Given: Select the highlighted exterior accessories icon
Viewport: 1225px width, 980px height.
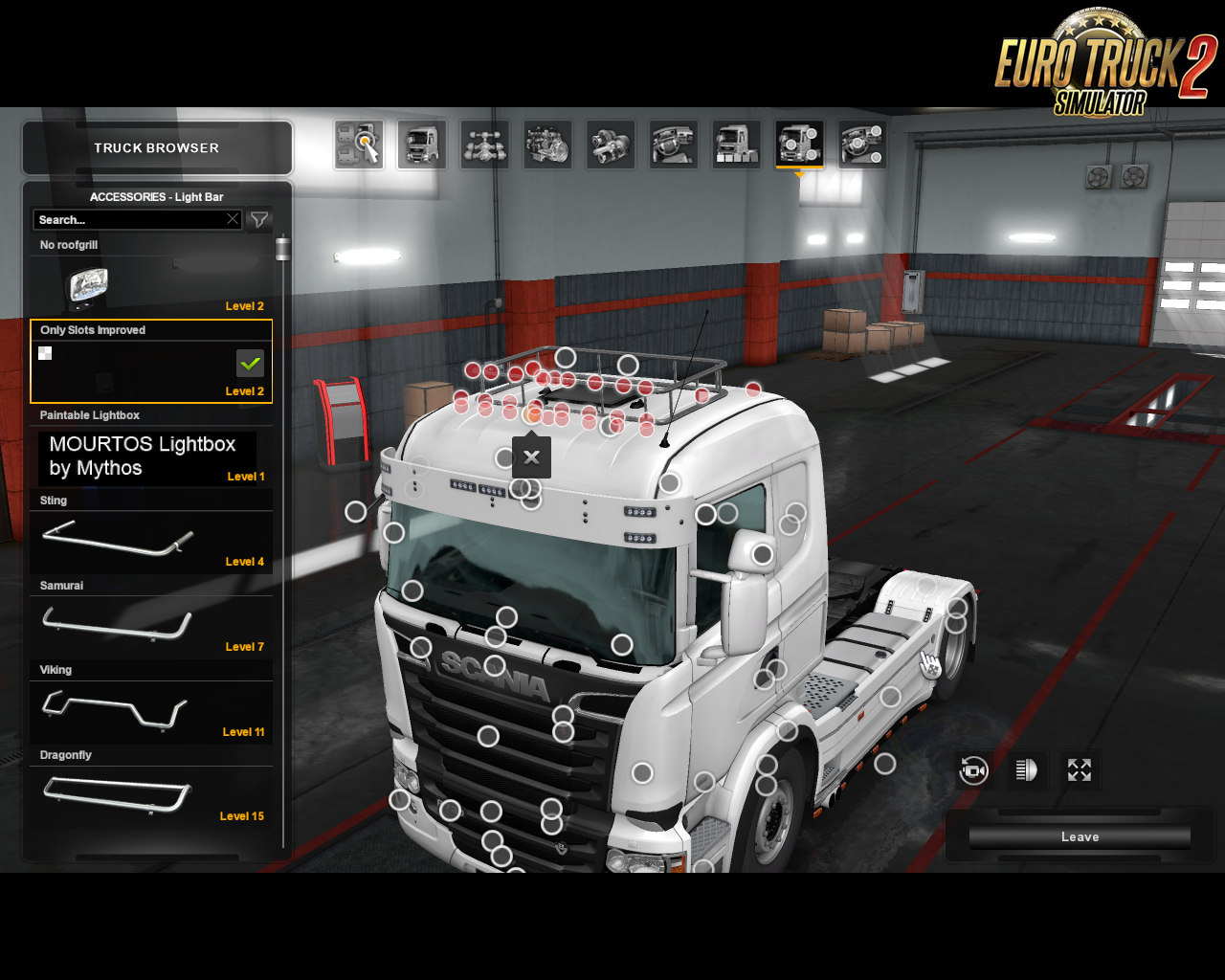Looking at the screenshot, I should tap(799, 144).
